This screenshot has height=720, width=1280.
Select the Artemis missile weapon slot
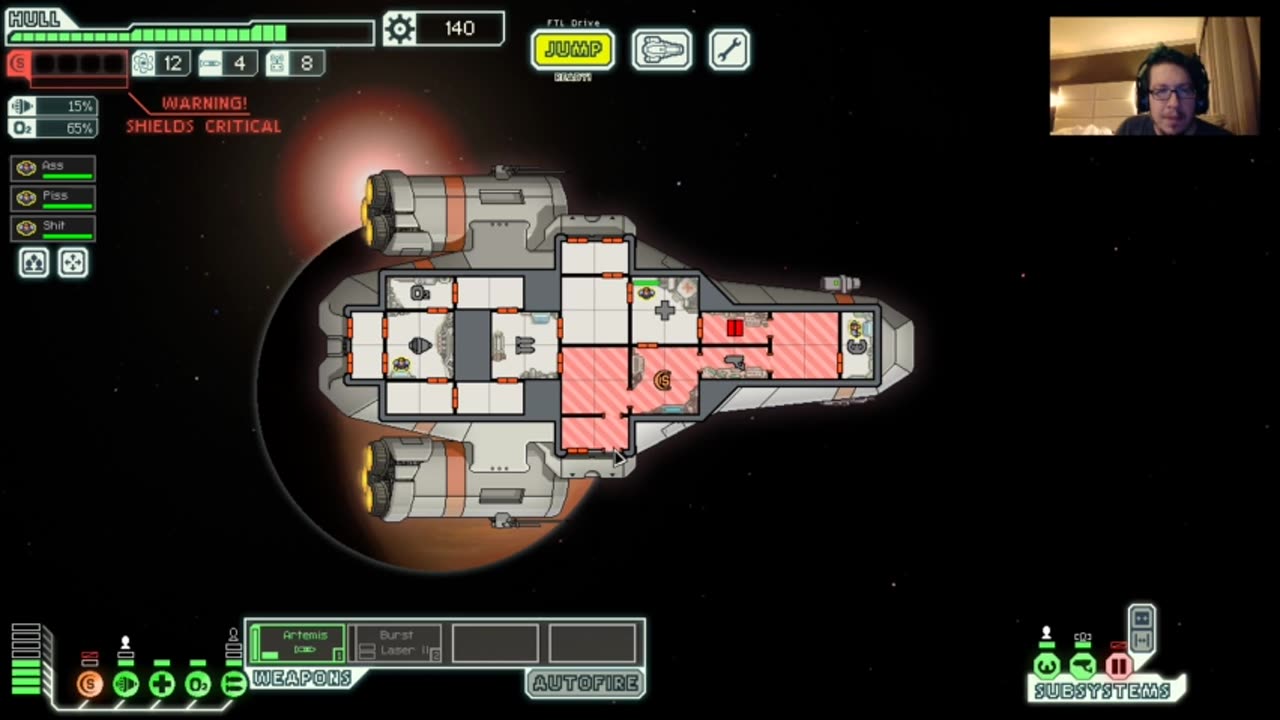coord(298,643)
